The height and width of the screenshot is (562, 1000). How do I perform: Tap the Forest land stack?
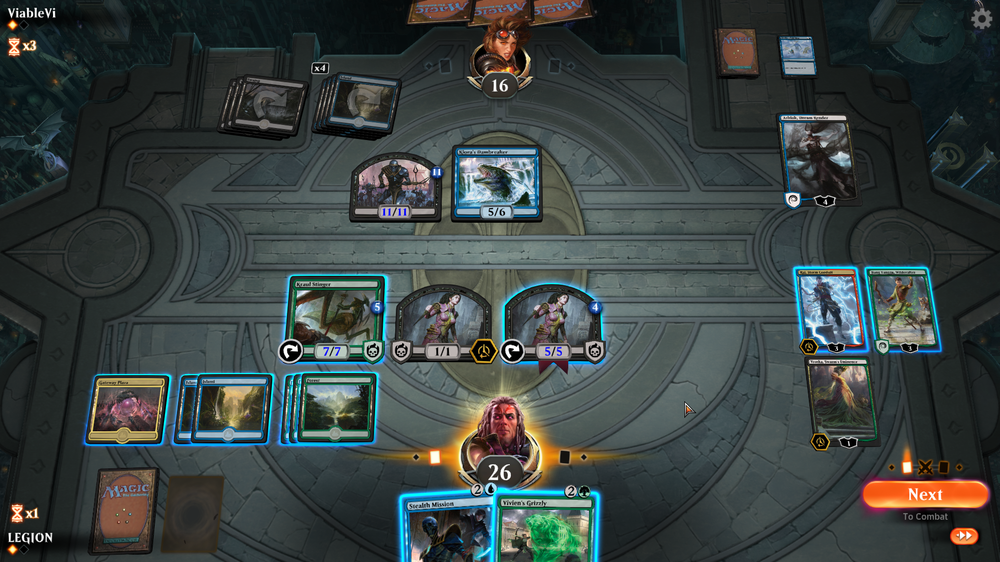(335, 408)
